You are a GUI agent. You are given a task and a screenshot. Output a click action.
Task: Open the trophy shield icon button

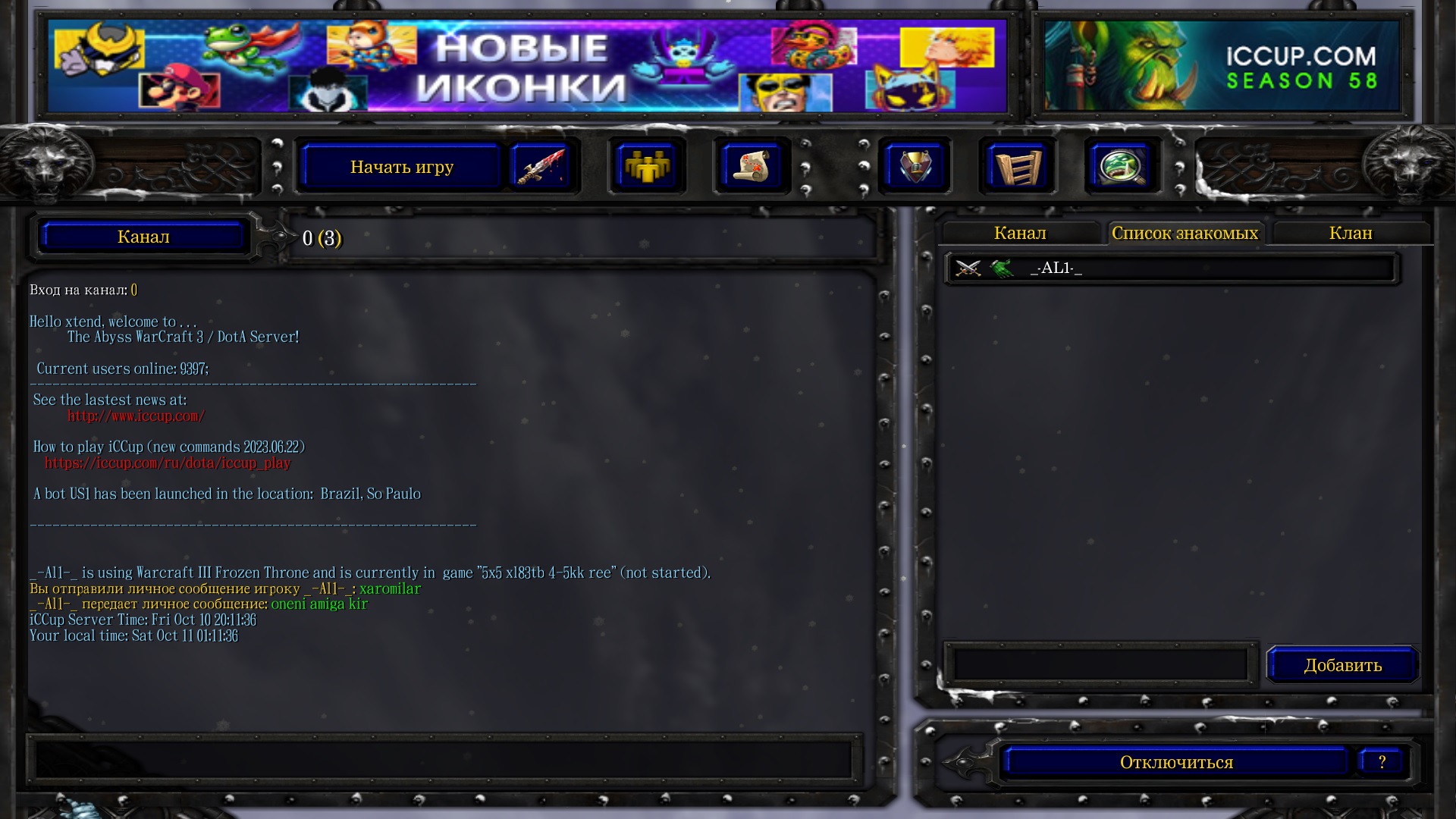point(915,167)
